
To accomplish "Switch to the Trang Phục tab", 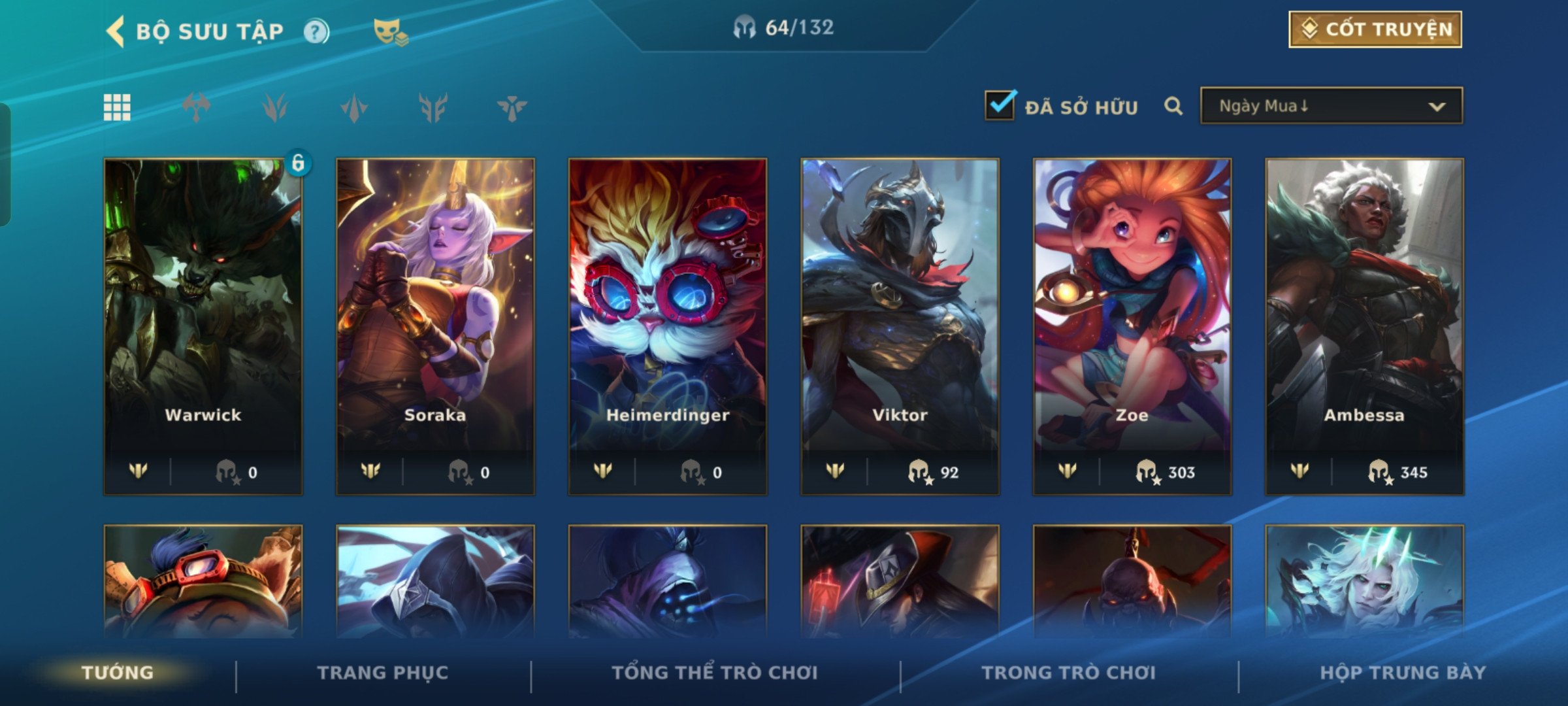I will click(383, 673).
